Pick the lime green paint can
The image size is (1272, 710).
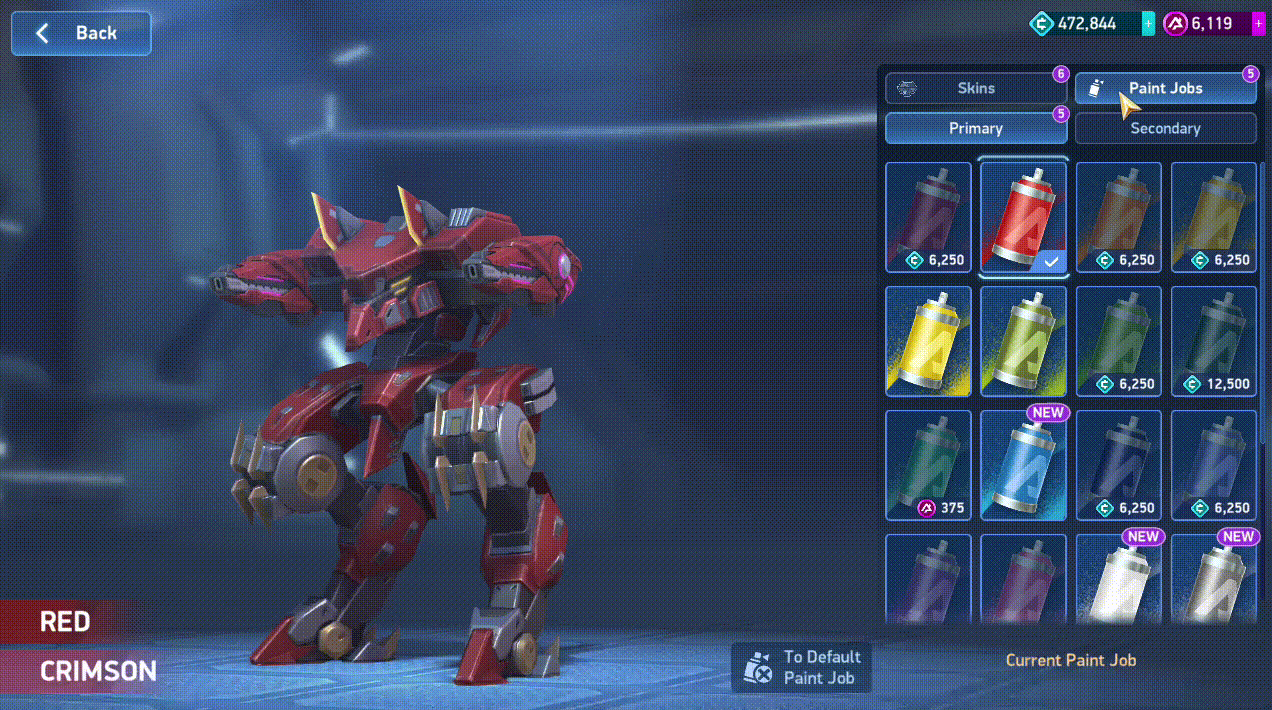(x=1024, y=341)
